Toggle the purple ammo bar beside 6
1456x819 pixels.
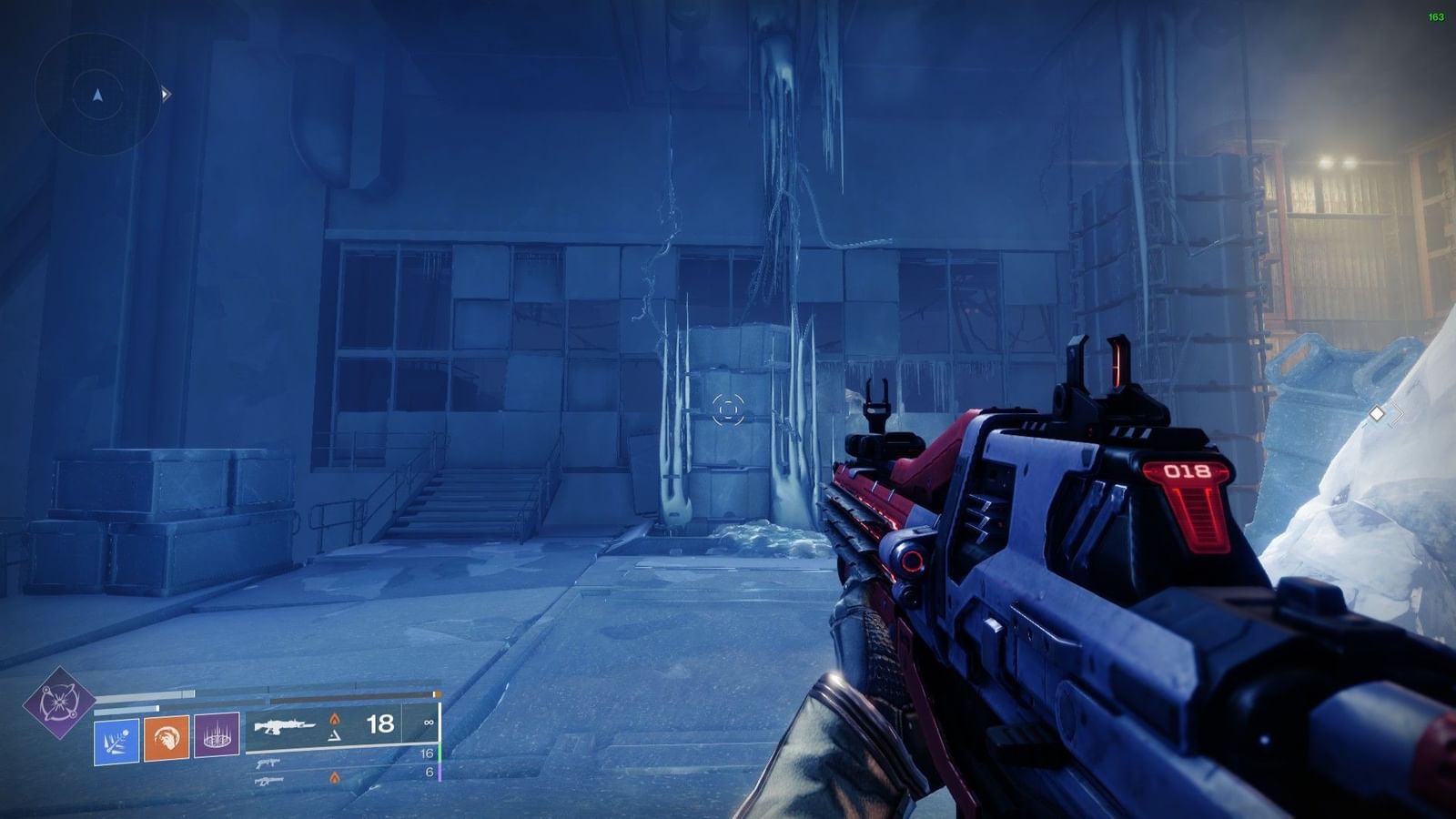pos(440,773)
